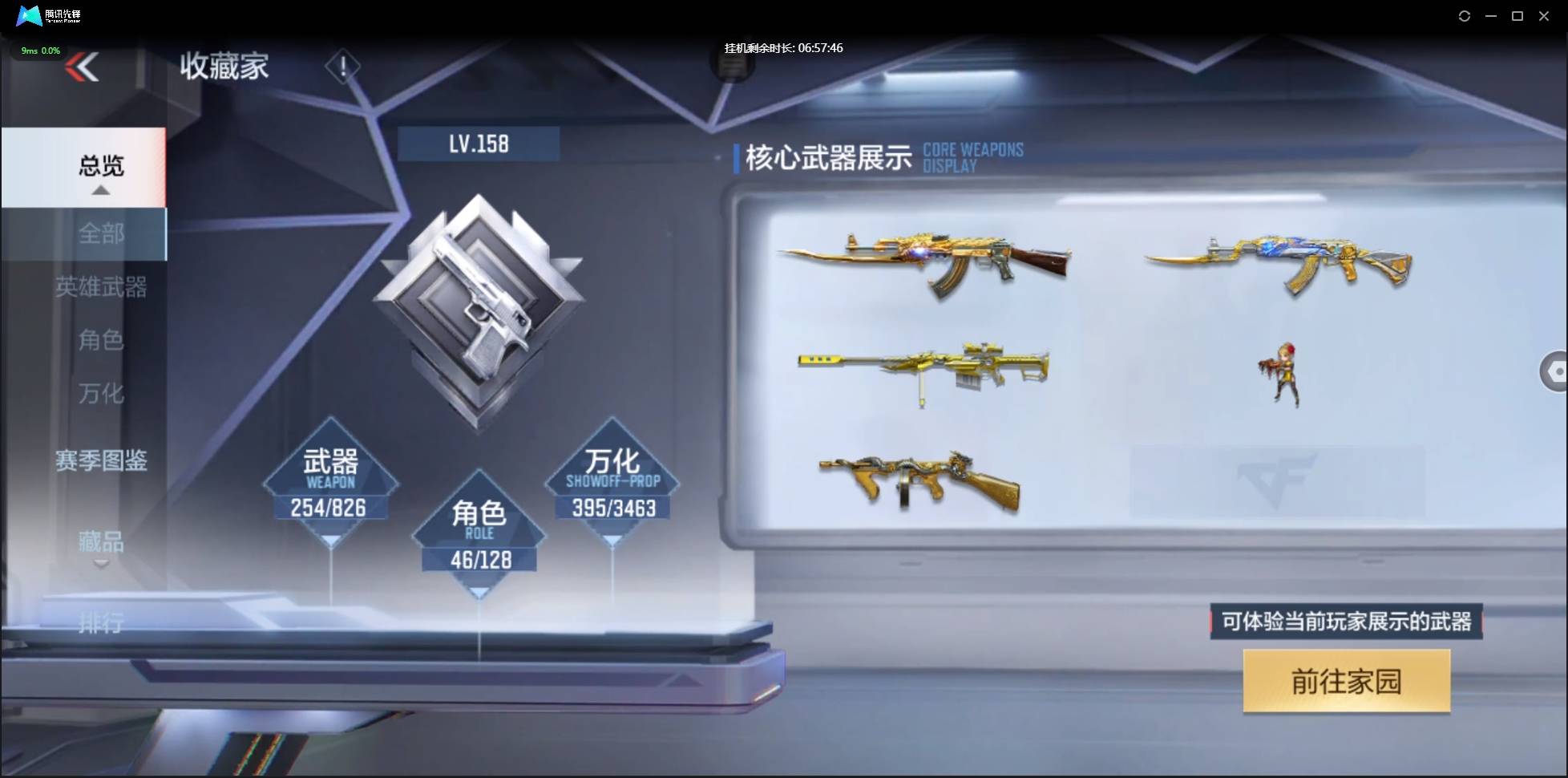Click the refresh icon in the title bar
The height and width of the screenshot is (778, 1568).
(x=1465, y=15)
